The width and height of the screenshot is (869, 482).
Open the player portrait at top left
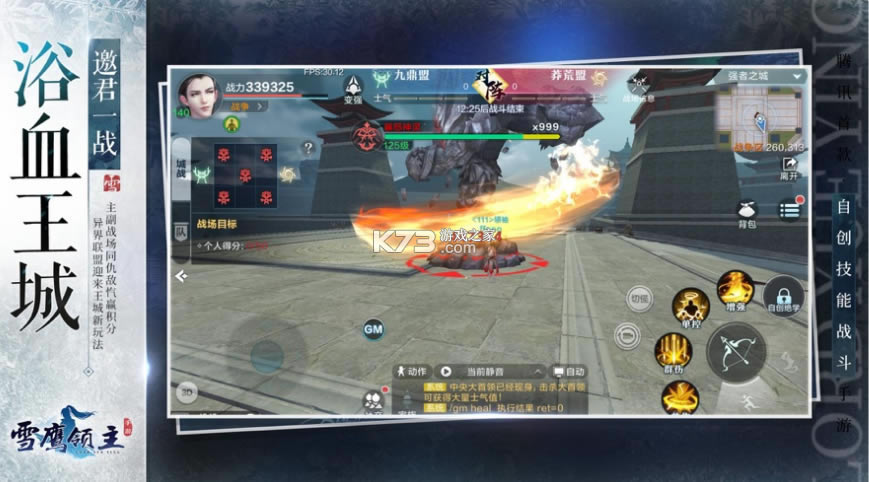(x=200, y=95)
